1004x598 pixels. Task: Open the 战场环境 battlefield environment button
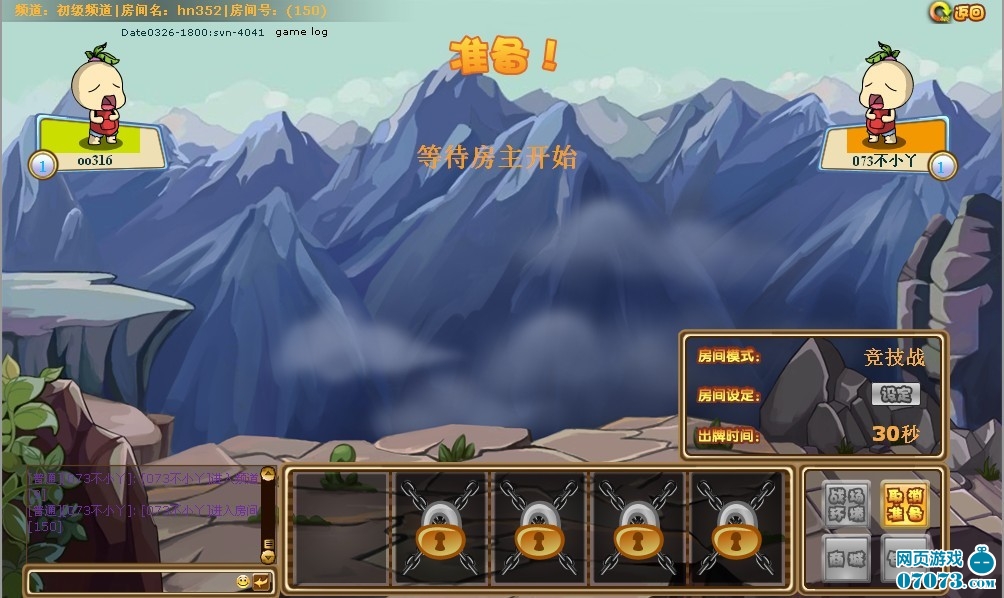pyautogui.click(x=846, y=505)
